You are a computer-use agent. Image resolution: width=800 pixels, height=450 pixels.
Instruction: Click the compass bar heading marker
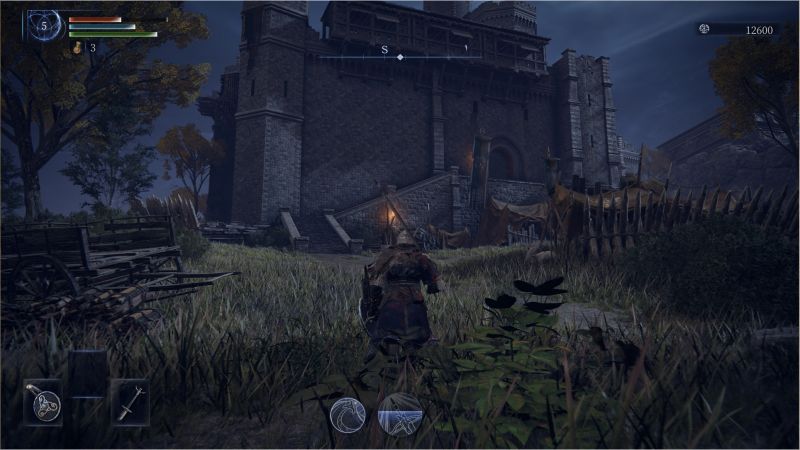pos(400,57)
